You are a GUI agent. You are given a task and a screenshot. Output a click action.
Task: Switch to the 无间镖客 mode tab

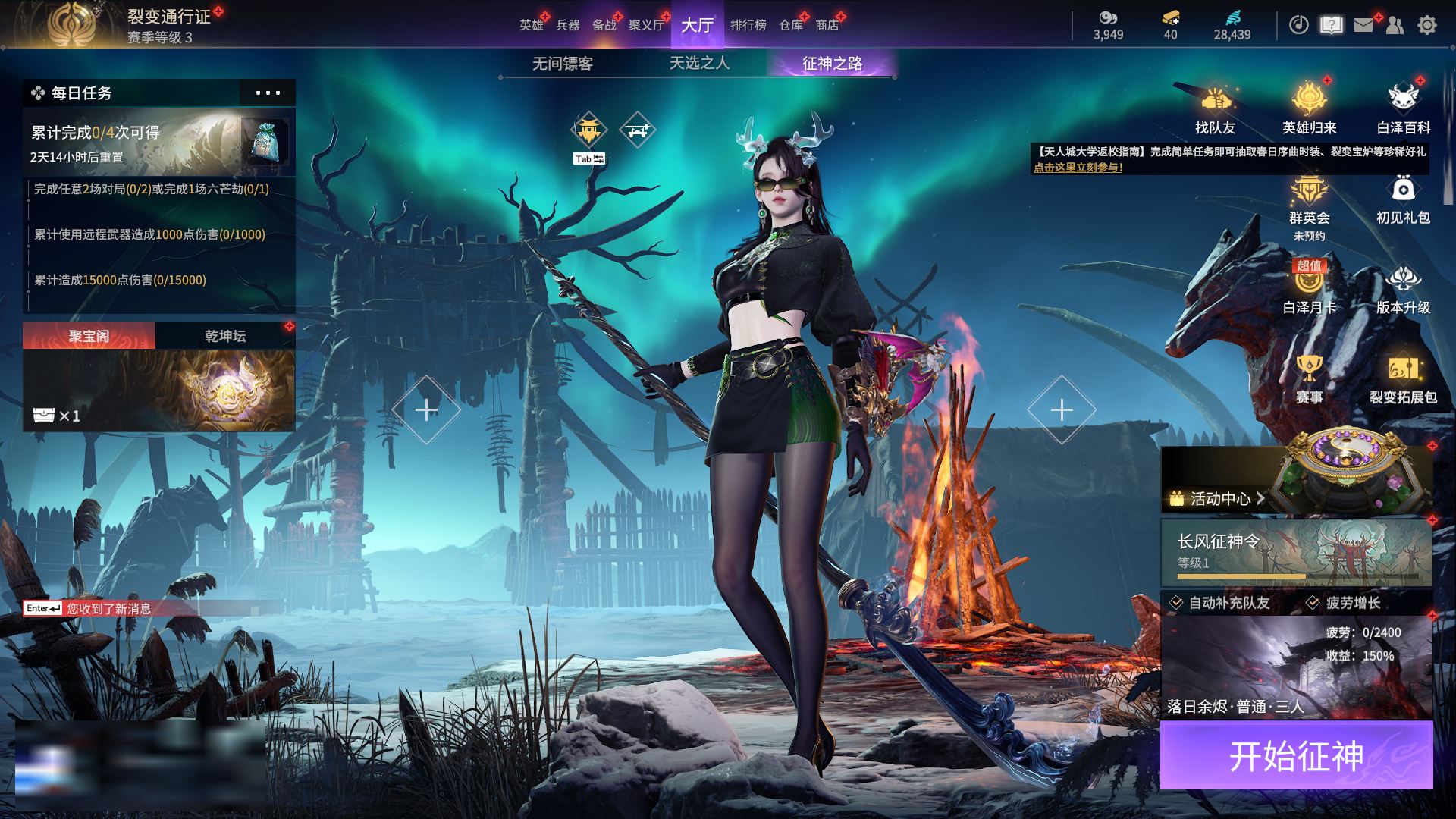[x=562, y=64]
